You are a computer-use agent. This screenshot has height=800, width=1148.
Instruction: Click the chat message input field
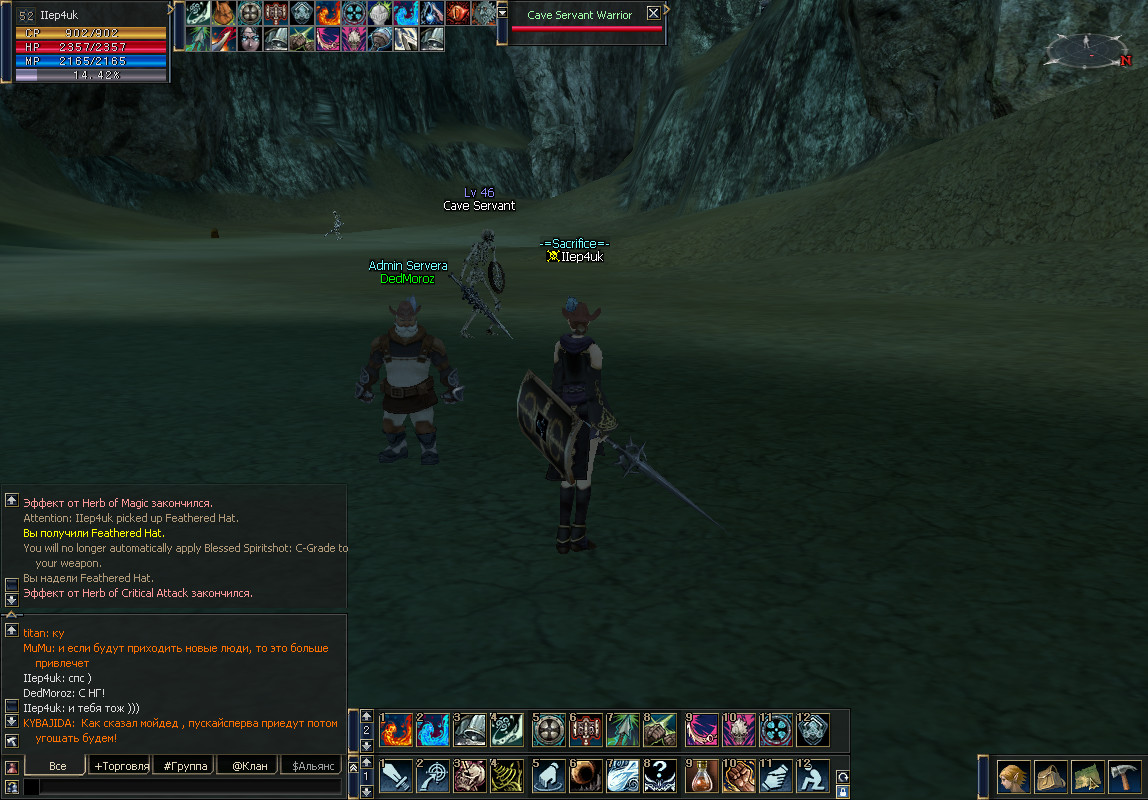coord(190,788)
